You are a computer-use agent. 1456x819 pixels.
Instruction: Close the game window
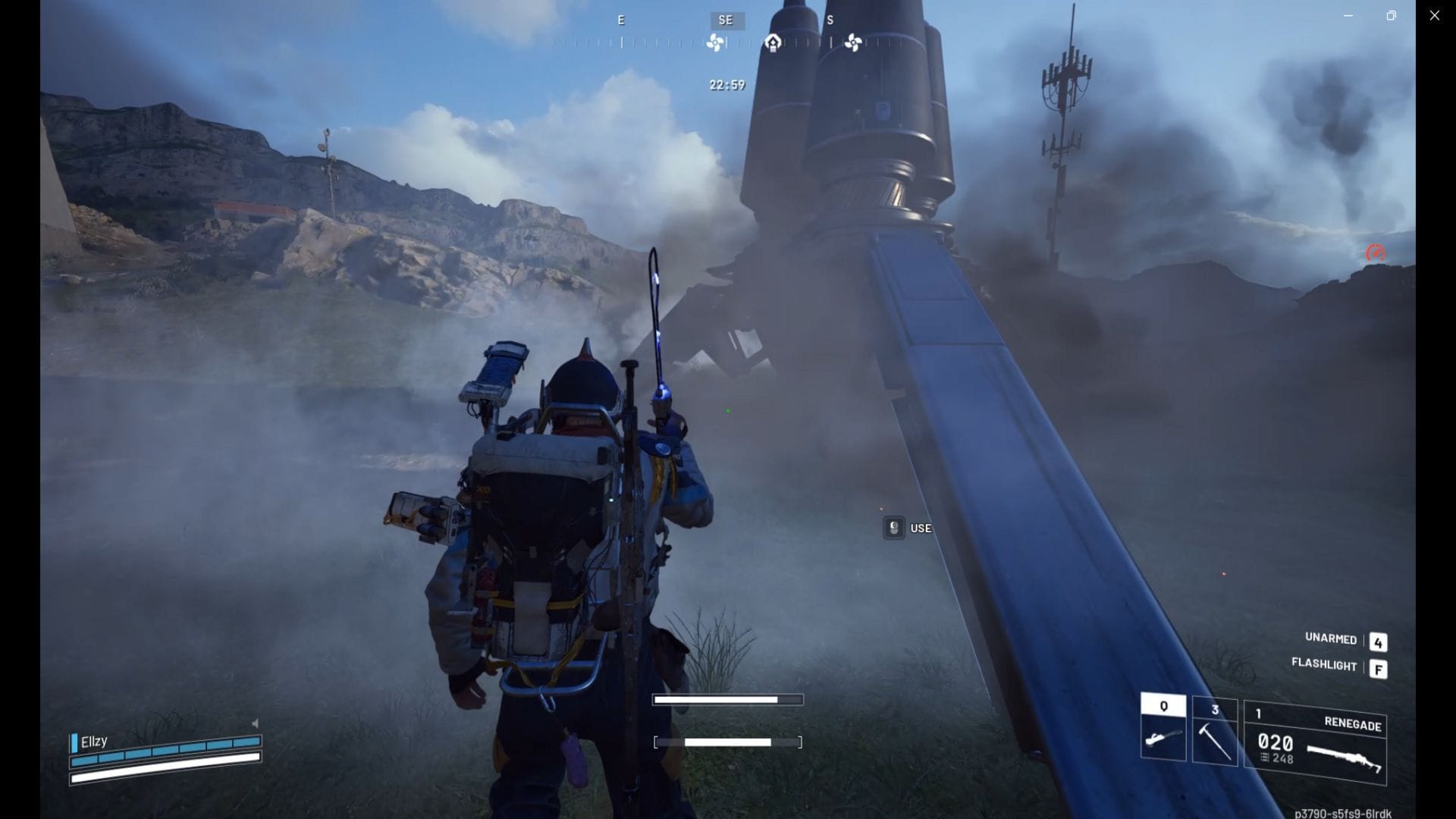[1434, 15]
